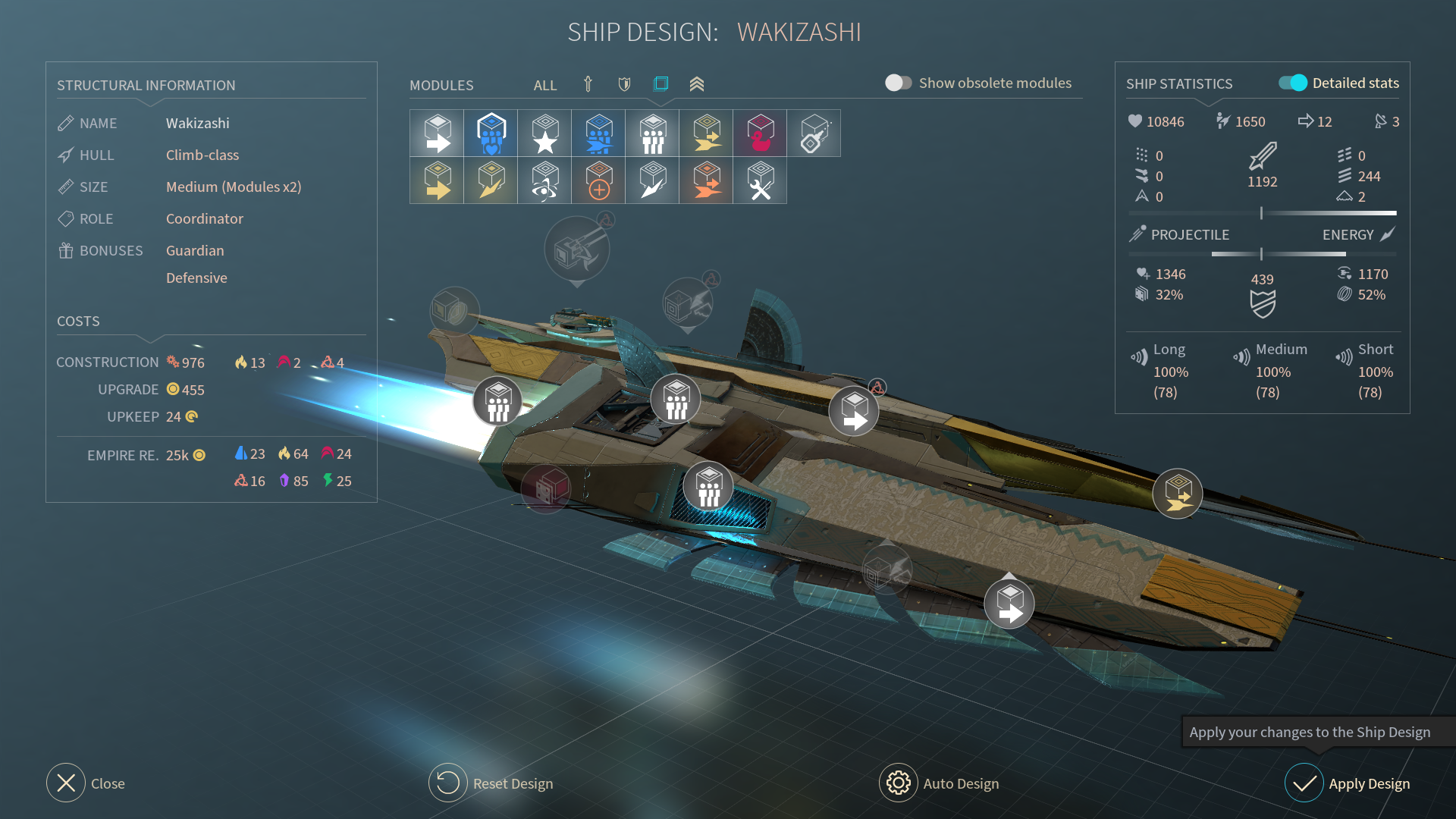Viewport: 1456px width, 819px height.
Task: Select the pink rubber duck module
Action: 760,133
